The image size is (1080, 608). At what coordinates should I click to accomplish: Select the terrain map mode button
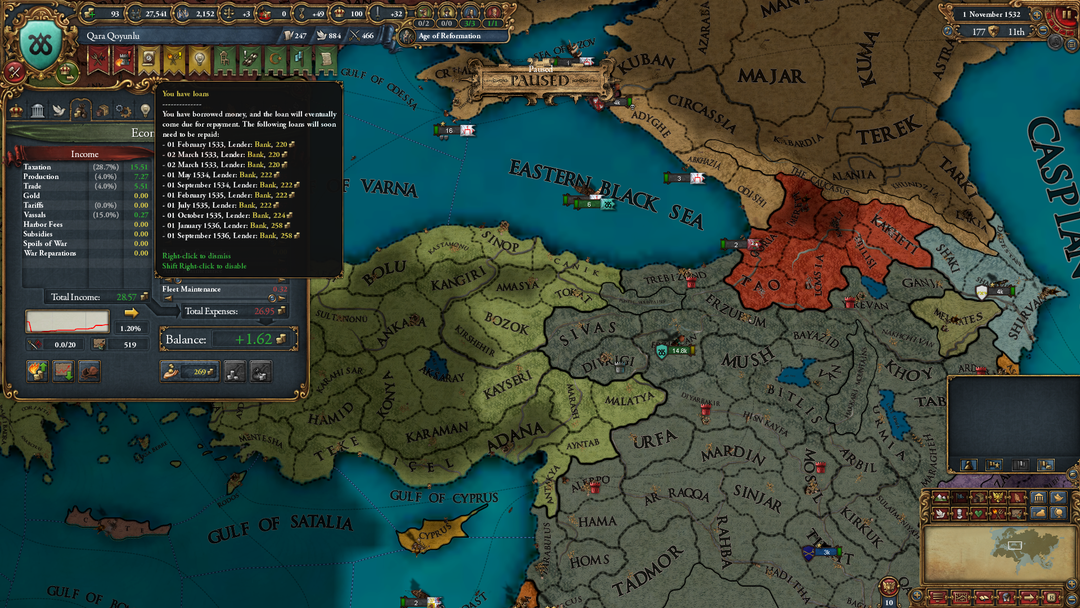941,497
